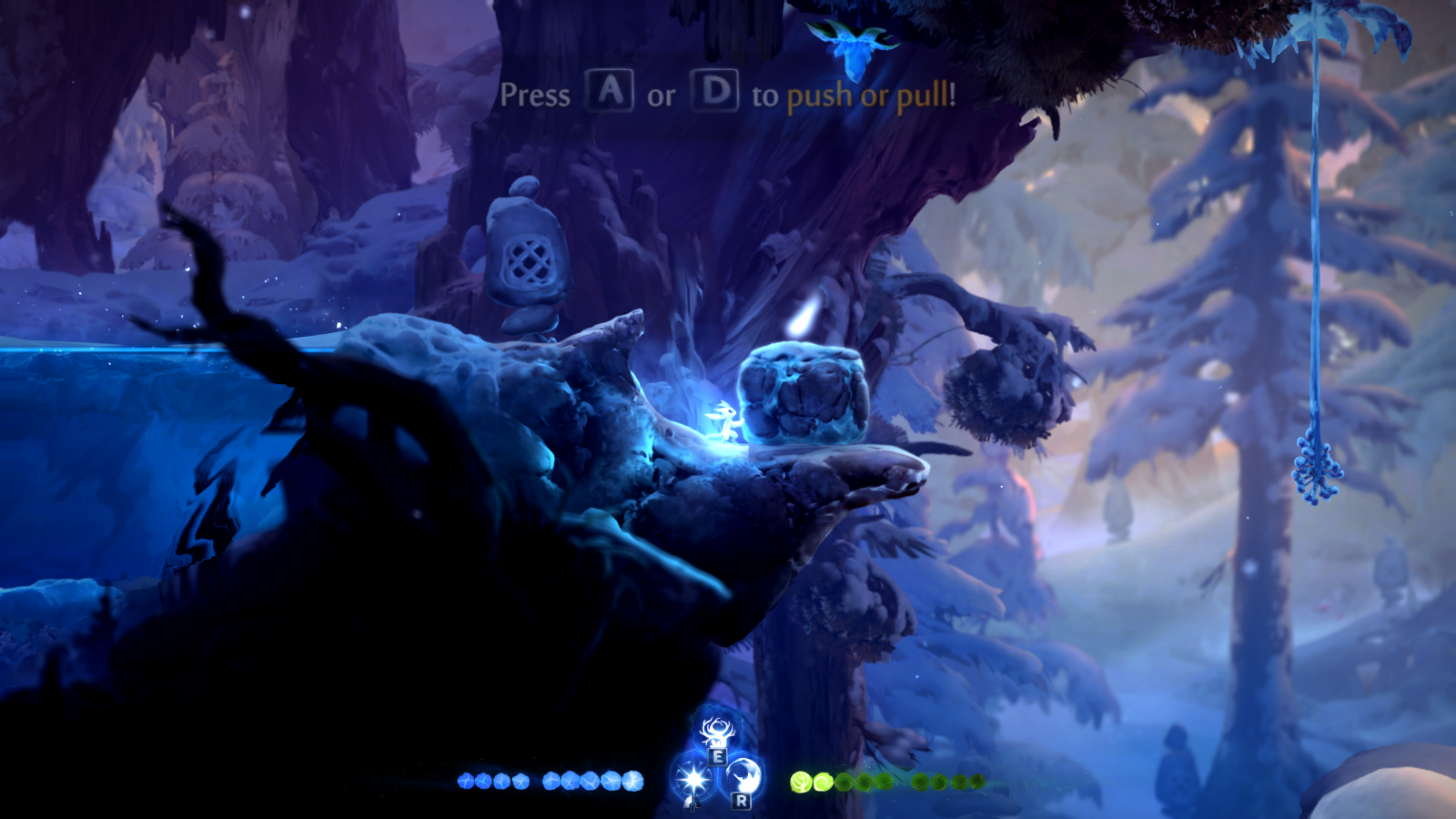Select the antler-shaped ability icon above the E key

click(x=716, y=732)
